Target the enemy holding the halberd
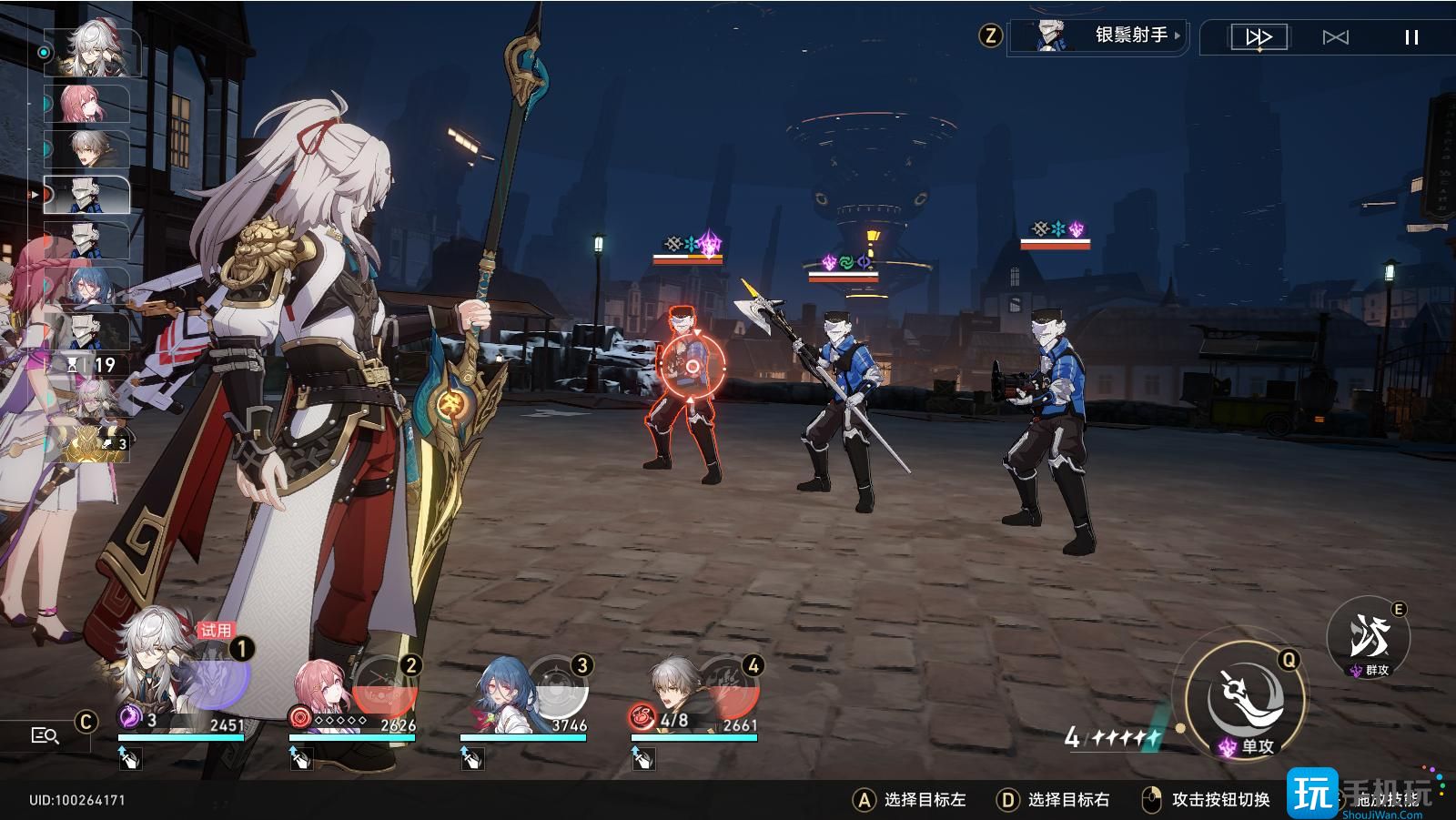The image size is (1456, 820). 844,400
